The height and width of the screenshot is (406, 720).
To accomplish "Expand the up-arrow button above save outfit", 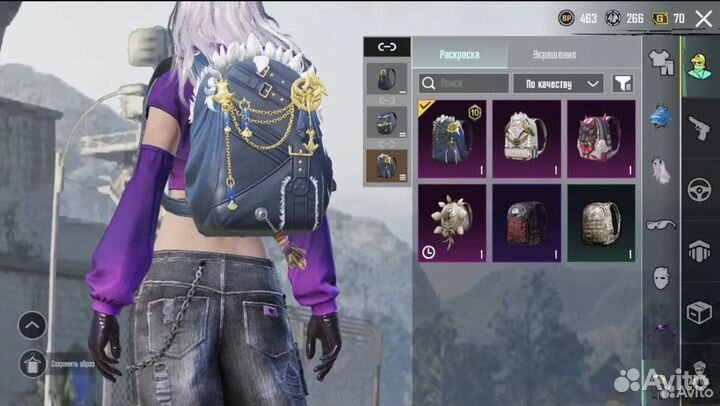I will pos(32,325).
